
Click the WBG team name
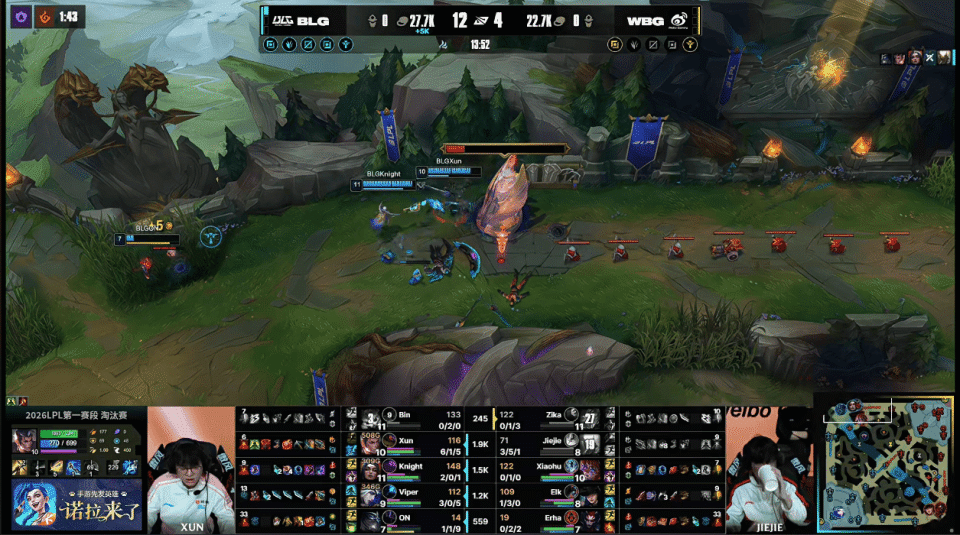(645, 20)
